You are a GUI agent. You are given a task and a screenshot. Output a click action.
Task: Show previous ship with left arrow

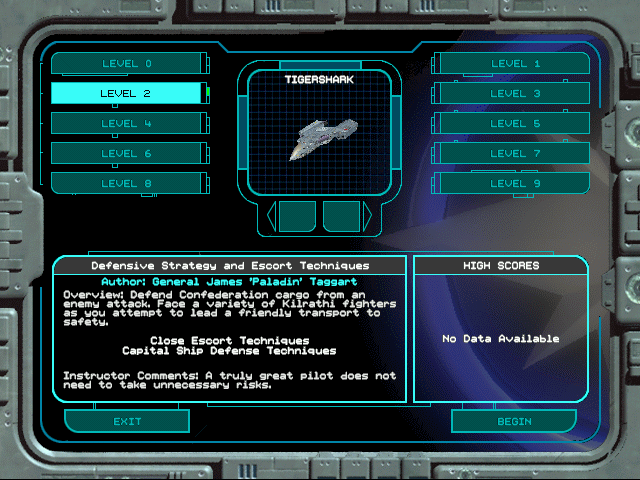[x=272, y=216]
